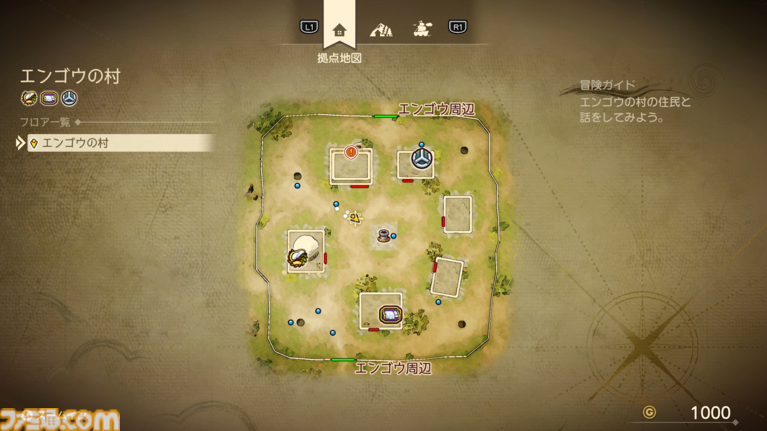Select the top エンゴウ周辺 exit label
Screen dimensions: 767x431
pyautogui.click(x=436, y=109)
